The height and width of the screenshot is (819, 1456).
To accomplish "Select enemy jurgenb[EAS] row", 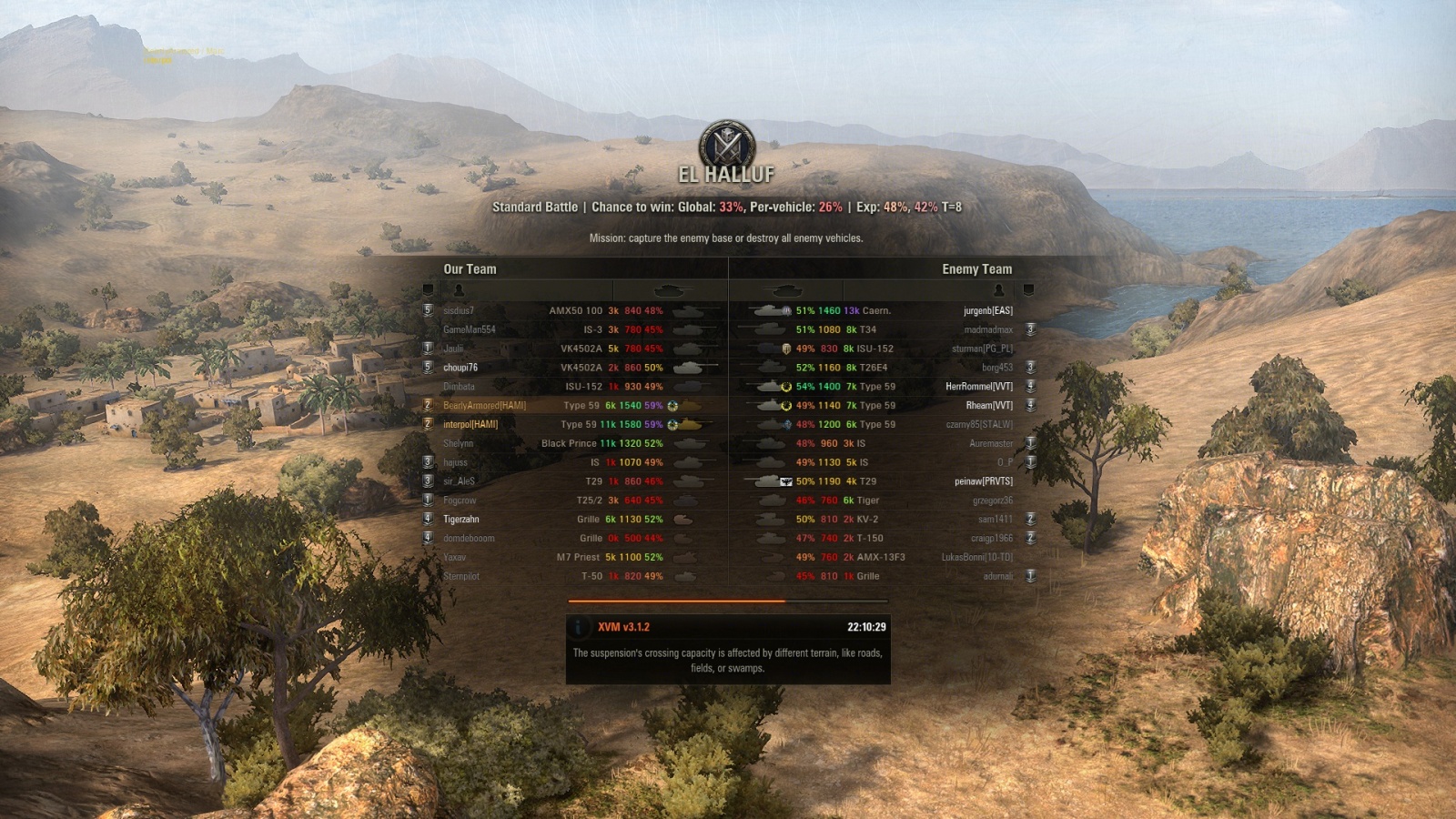I will coord(987,311).
